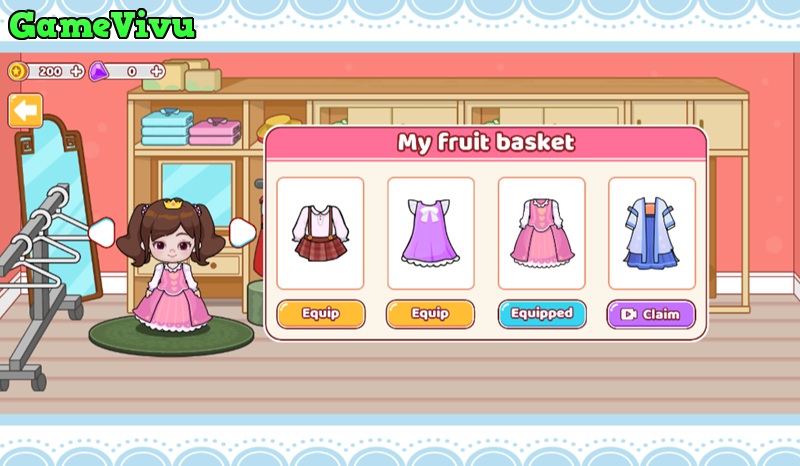Add more purple gems with plus
Viewport: 800px width, 466px height.
[x=157, y=71]
